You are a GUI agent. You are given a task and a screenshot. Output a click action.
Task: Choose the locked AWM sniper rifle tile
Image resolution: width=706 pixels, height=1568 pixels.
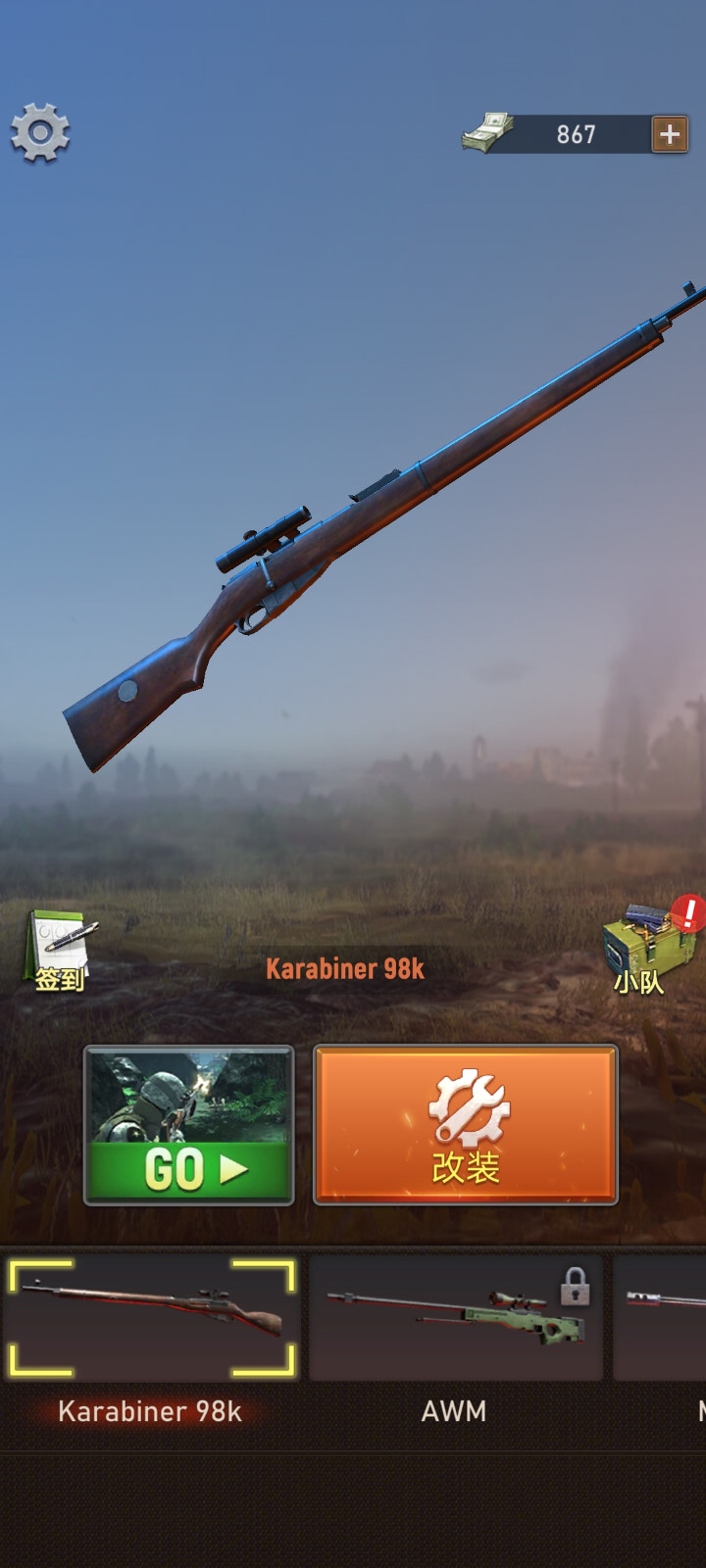[456, 1318]
